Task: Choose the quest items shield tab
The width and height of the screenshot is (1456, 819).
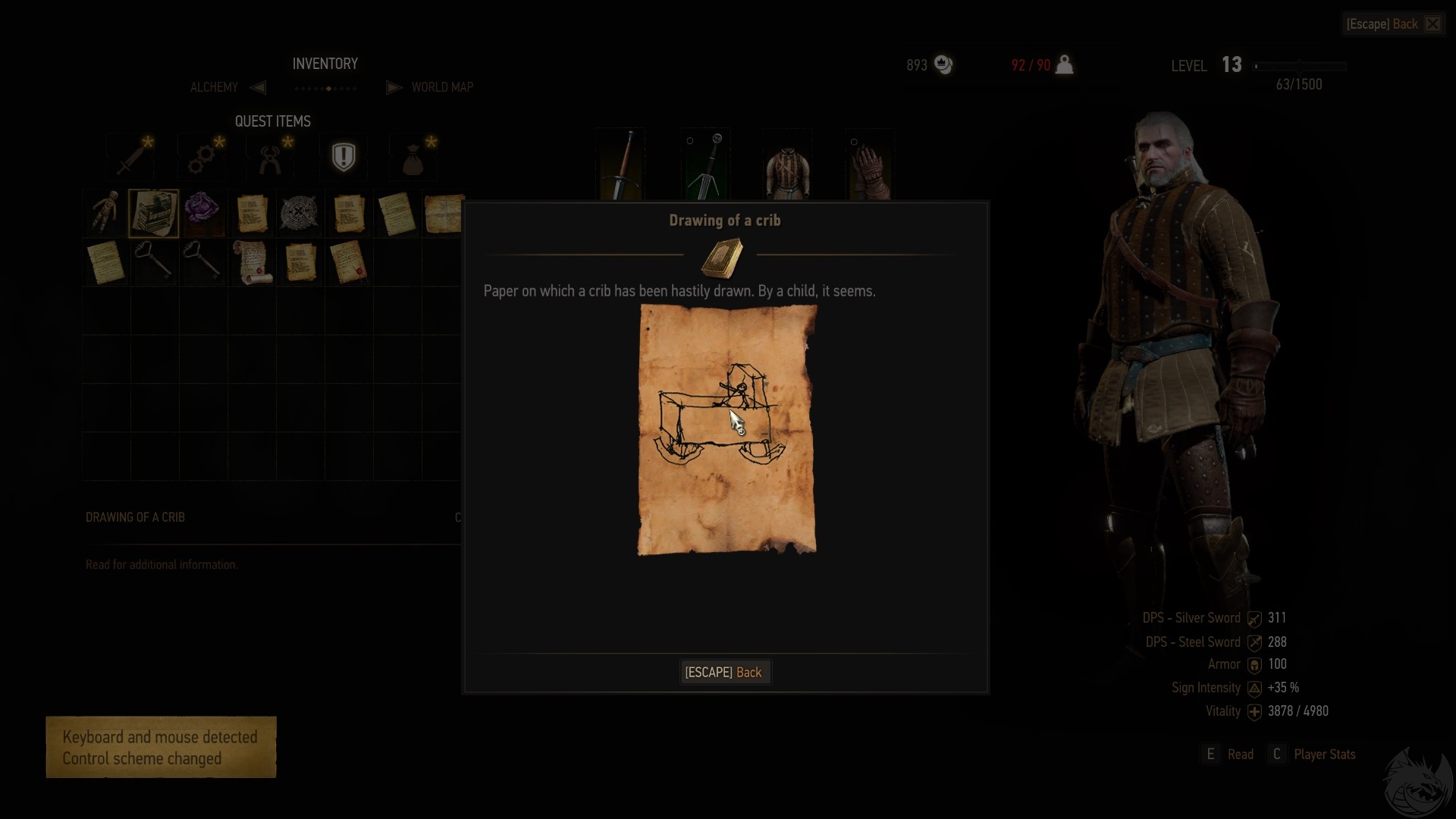Action: point(344,157)
